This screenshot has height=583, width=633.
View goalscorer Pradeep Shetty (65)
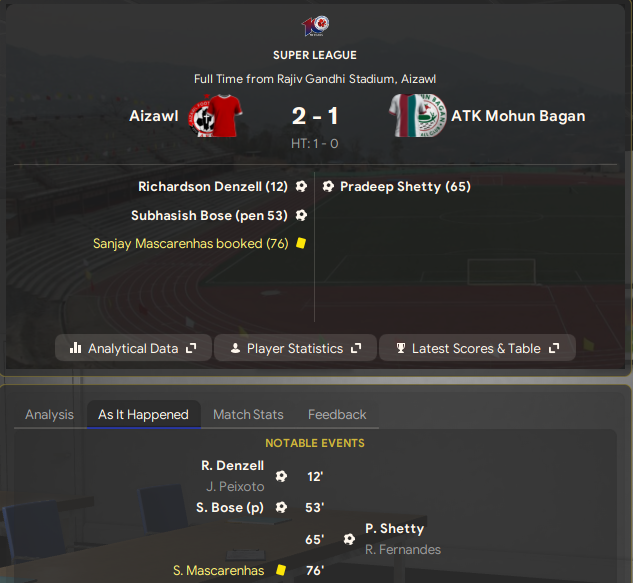405,186
